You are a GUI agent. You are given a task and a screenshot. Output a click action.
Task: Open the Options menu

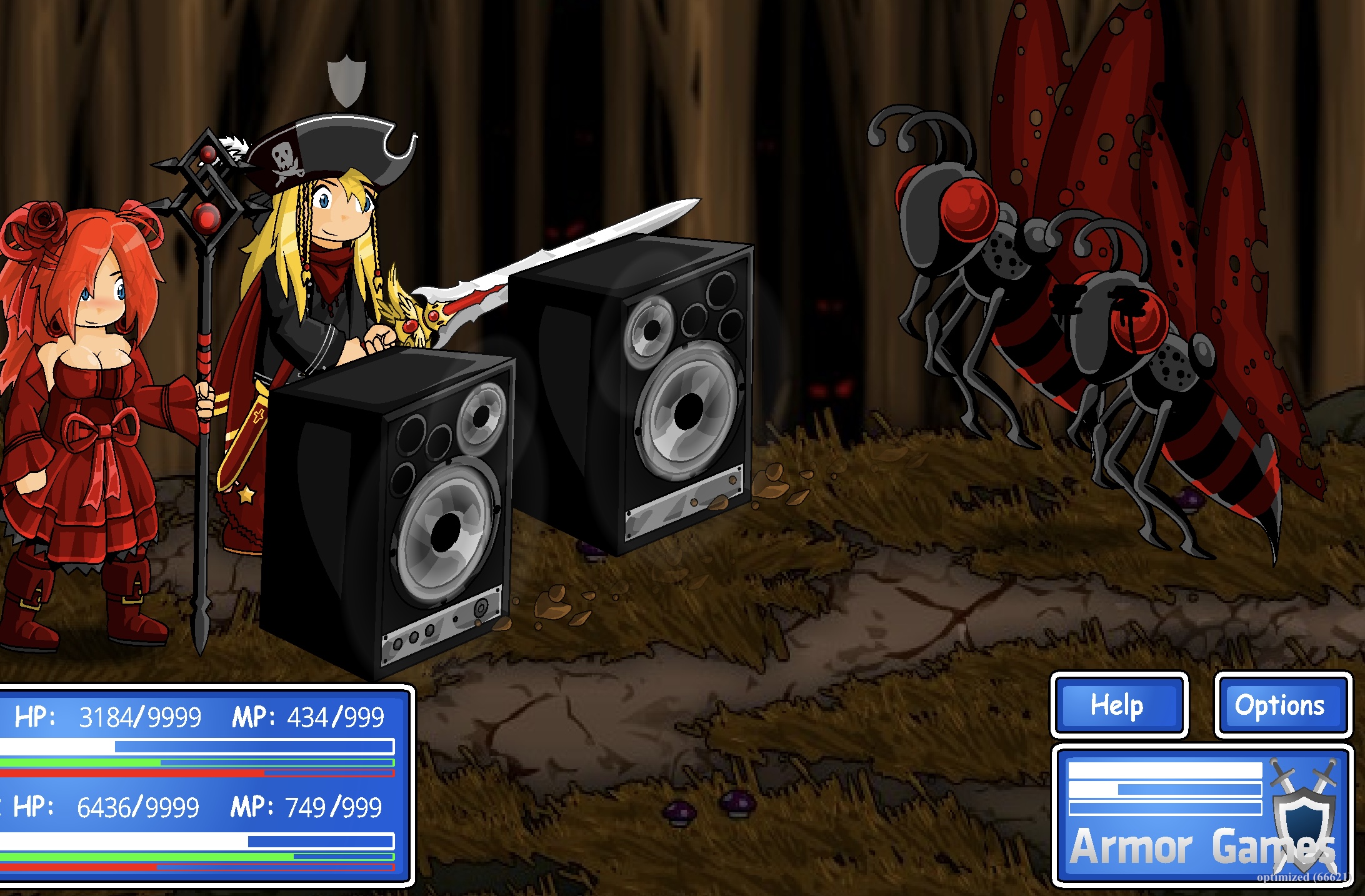pos(1284,706)
